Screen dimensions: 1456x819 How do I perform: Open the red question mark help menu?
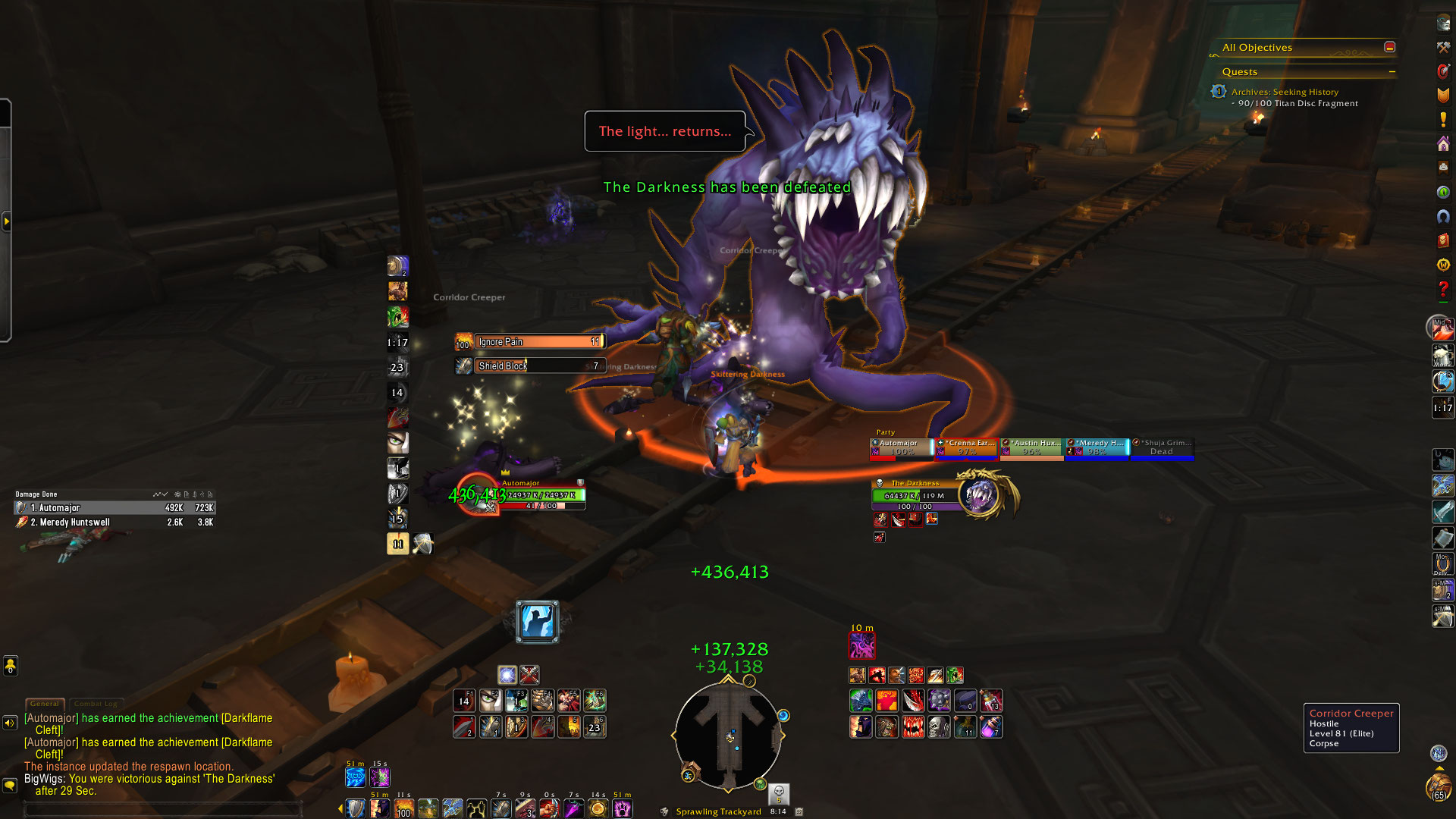pos(1442,289)
